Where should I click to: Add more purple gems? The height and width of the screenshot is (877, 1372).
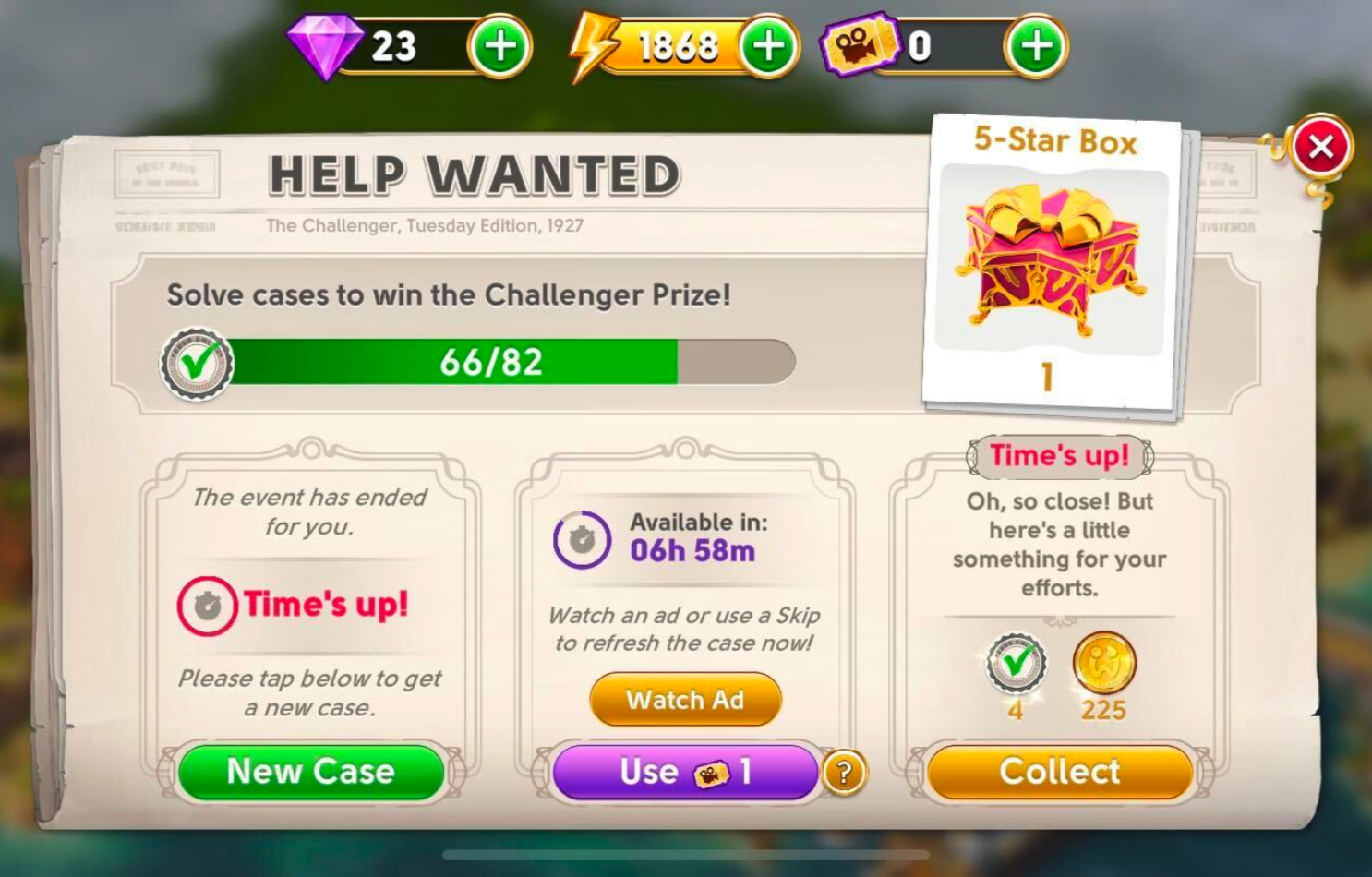[x=499, y=46]
